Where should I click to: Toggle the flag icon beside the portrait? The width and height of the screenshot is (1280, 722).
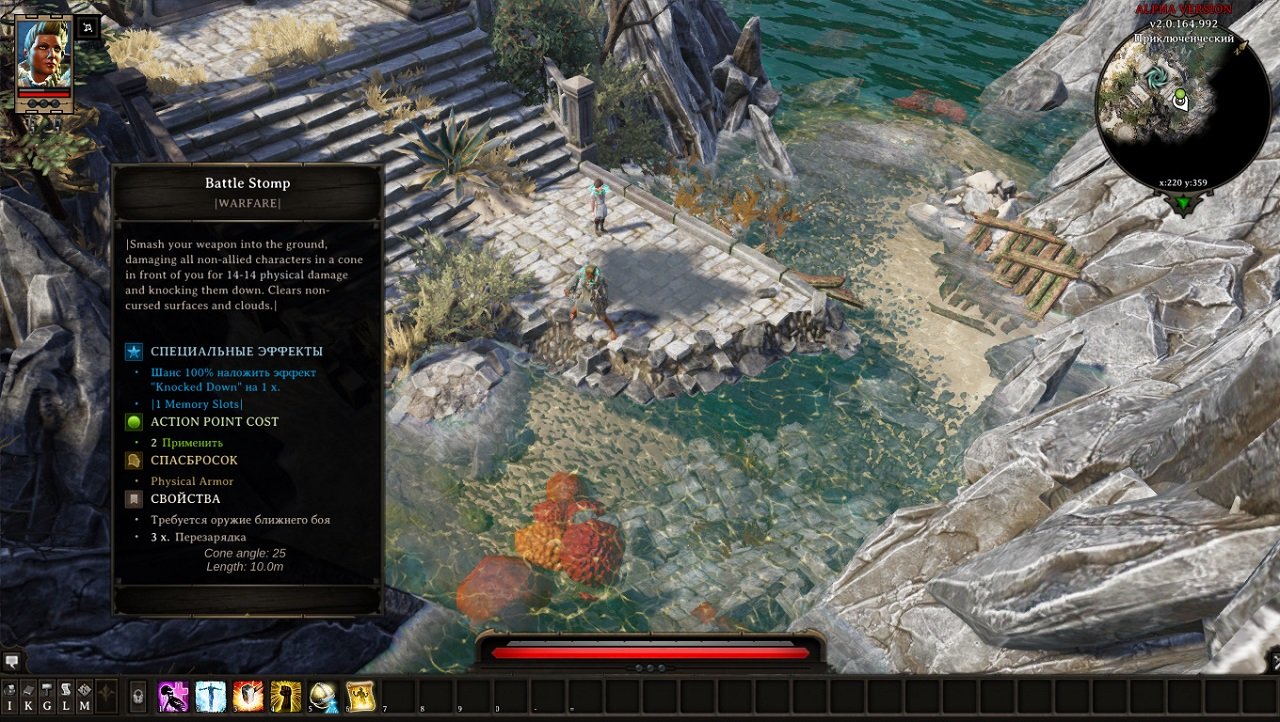pyautogui.click(x=88, y=27)
